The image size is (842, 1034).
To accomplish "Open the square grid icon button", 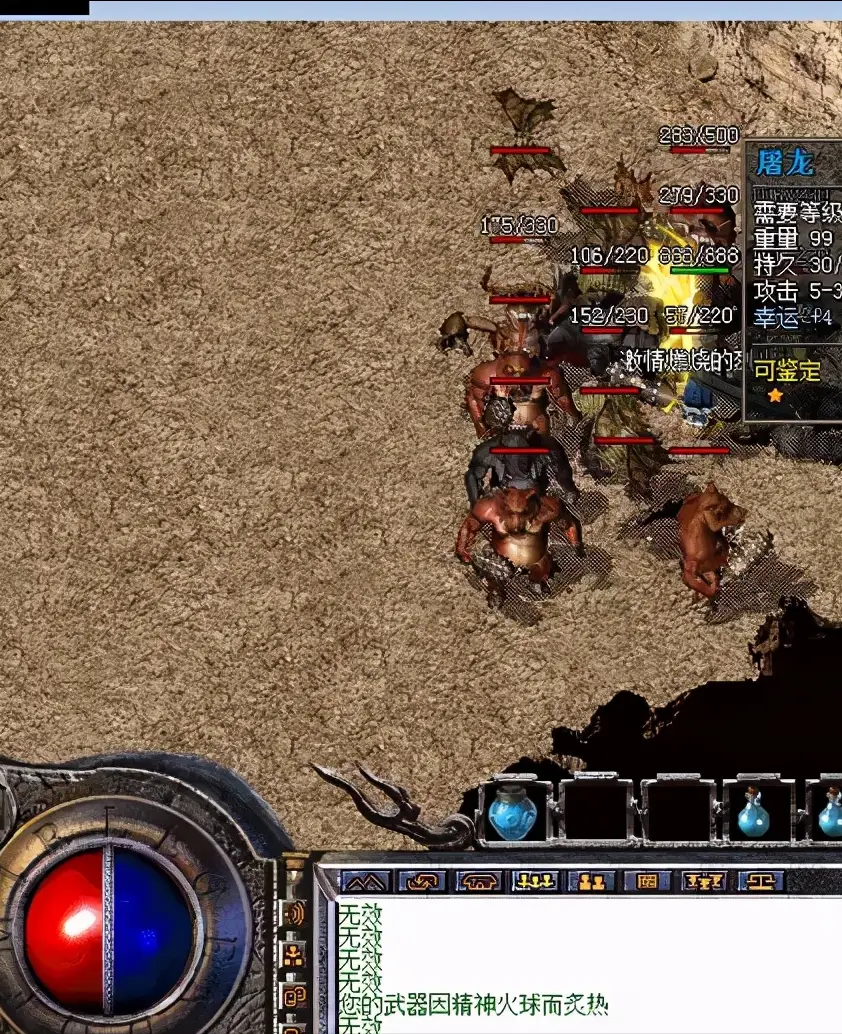I will click(647, 881).
